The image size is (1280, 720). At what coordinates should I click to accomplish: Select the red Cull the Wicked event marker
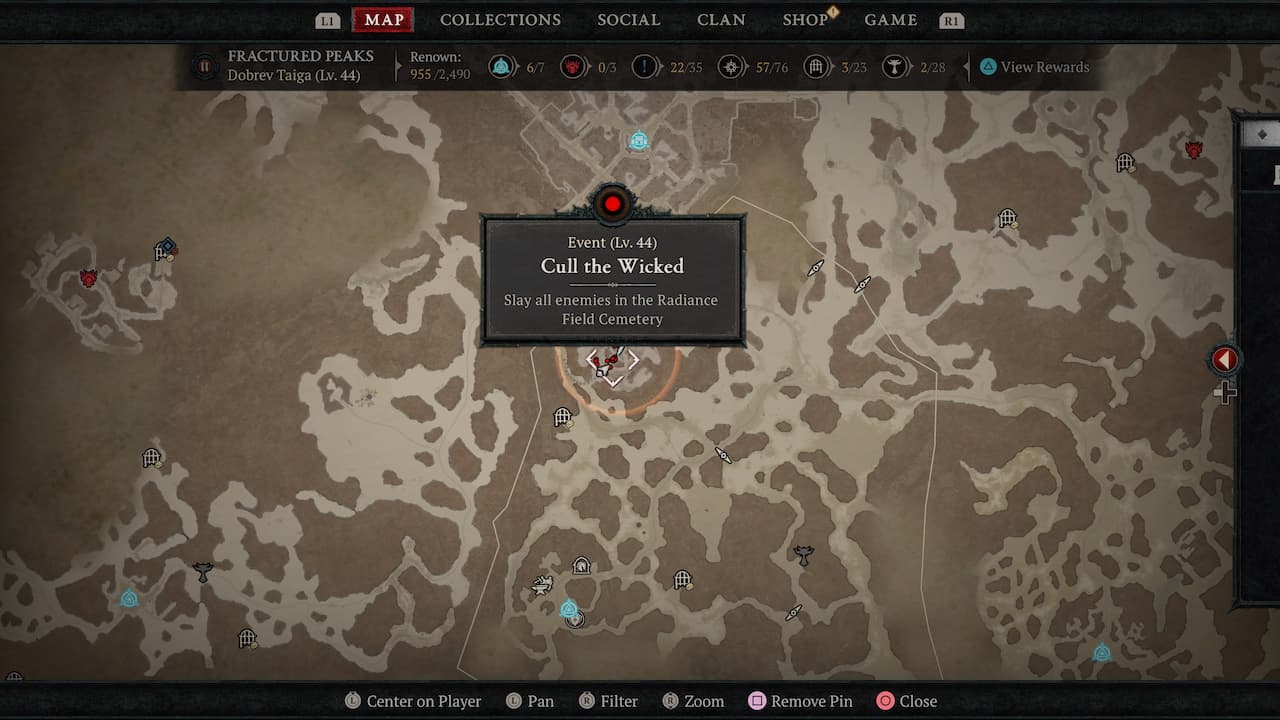612,205
